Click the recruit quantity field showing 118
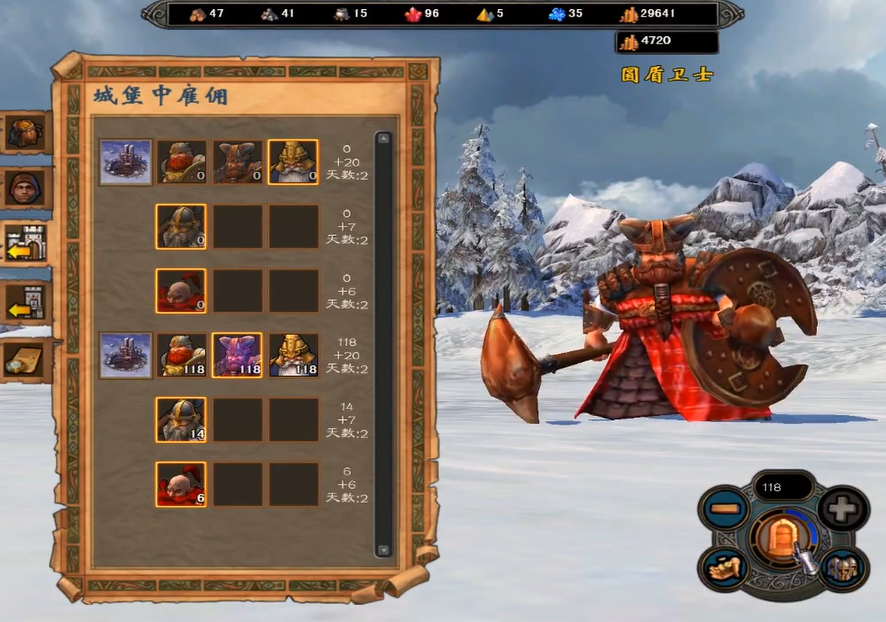 783,487
